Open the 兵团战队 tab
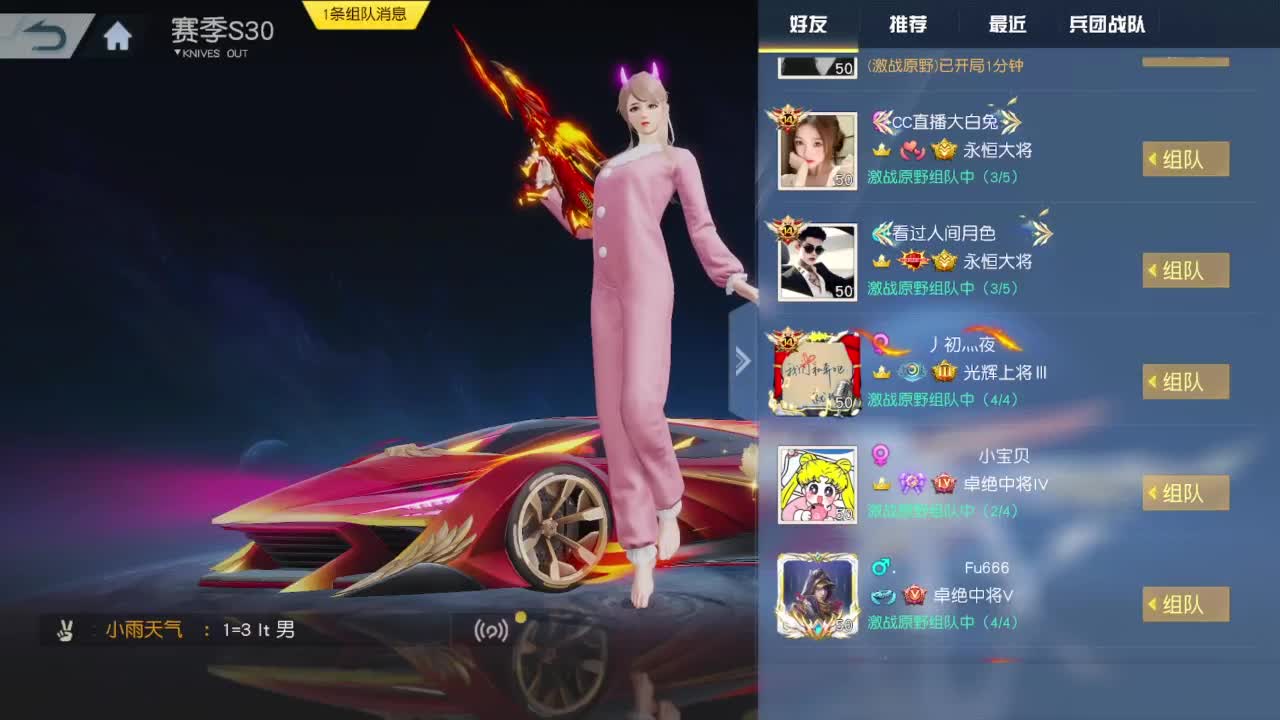1280x720 pixels. 1105,24
